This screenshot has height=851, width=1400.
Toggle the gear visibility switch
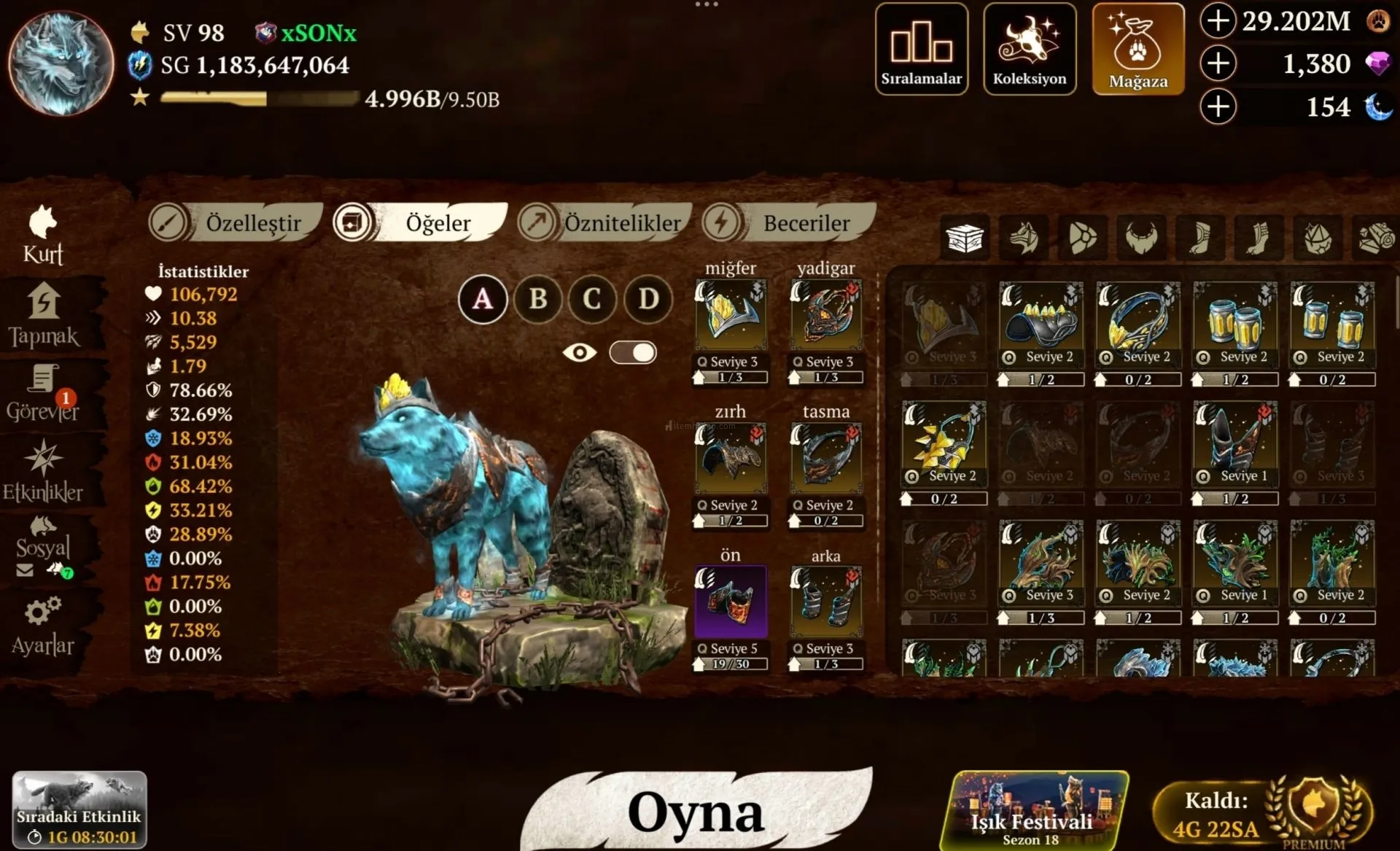coord(633,353)
